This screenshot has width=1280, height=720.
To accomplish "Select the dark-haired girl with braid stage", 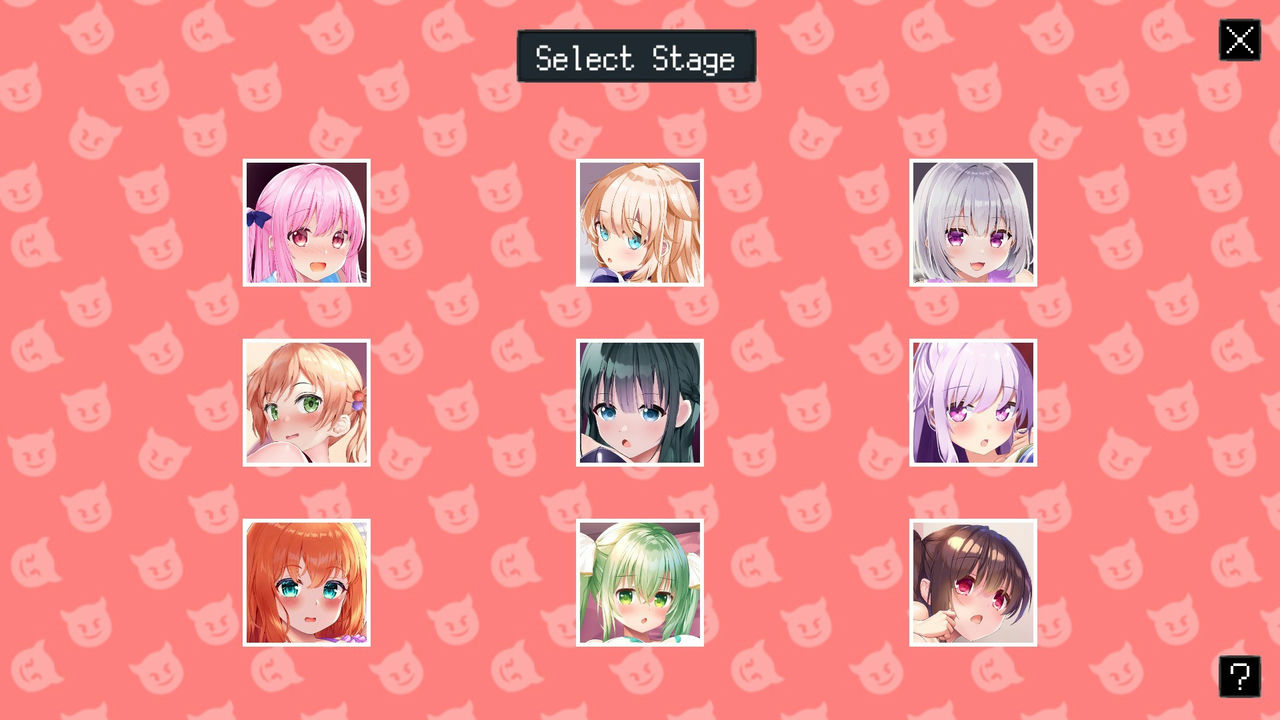I will (639, 402).
